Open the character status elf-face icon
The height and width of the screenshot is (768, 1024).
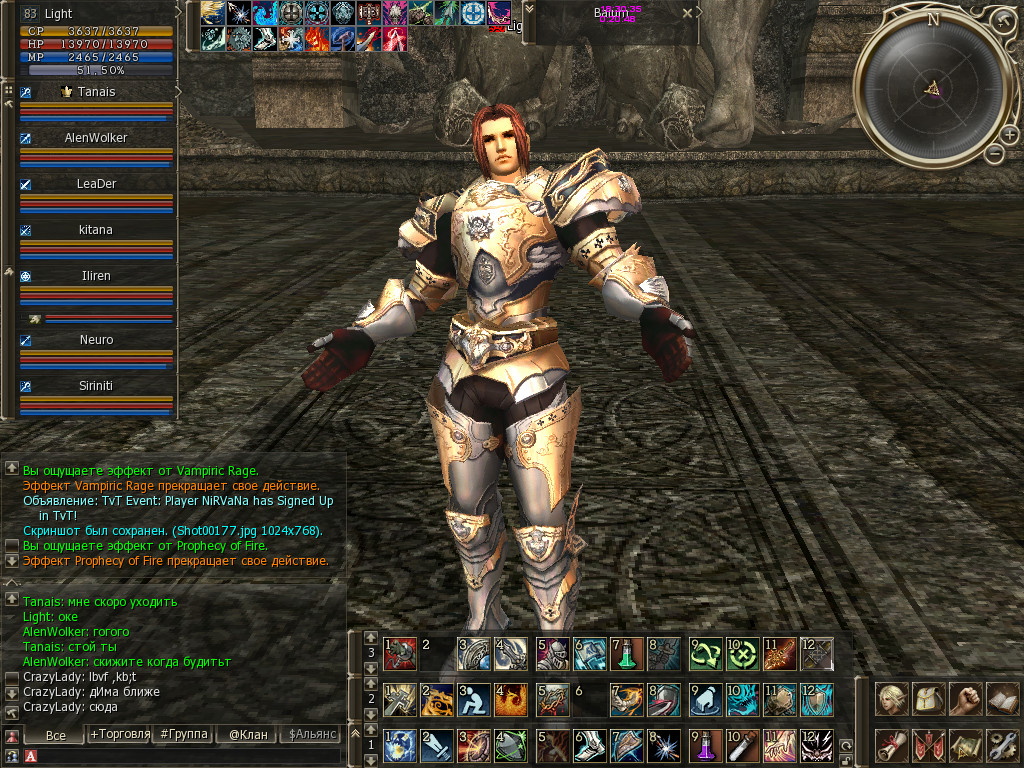click(x=892, y=698)
